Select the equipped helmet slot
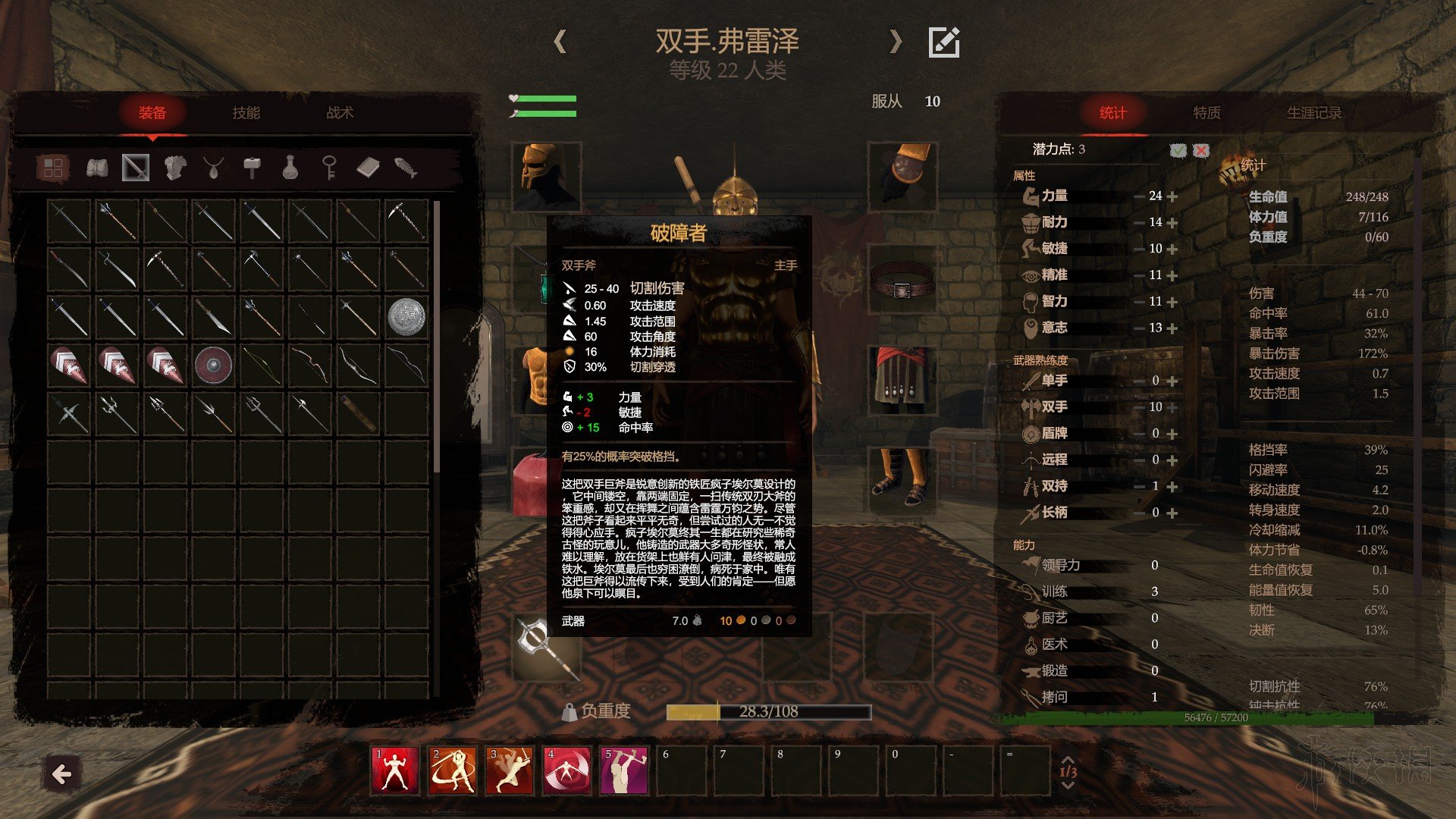Viewport: 1456px width, 819px height. click(546, 176)
